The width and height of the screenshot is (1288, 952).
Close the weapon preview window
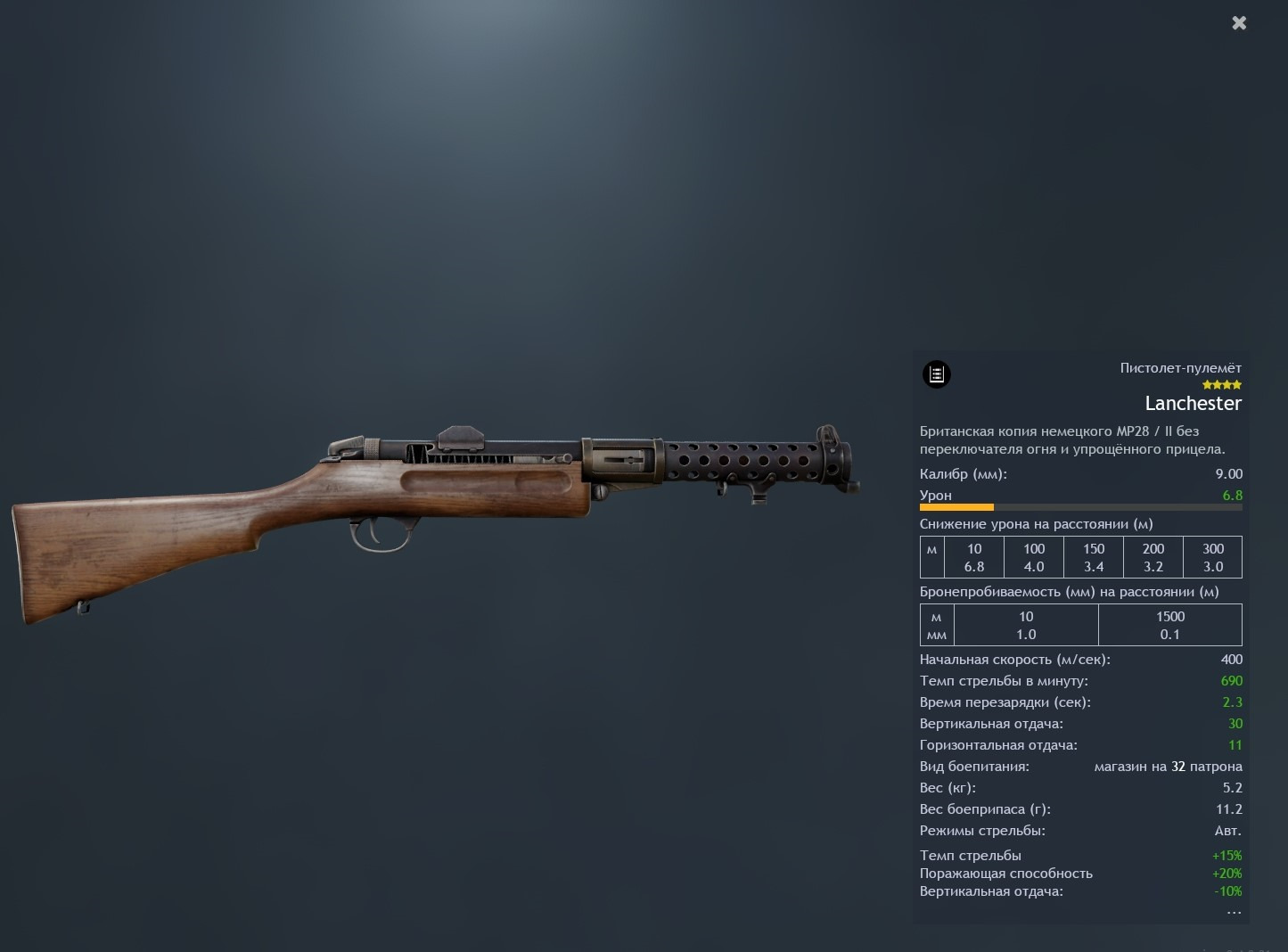click(x=1239, y=23)
